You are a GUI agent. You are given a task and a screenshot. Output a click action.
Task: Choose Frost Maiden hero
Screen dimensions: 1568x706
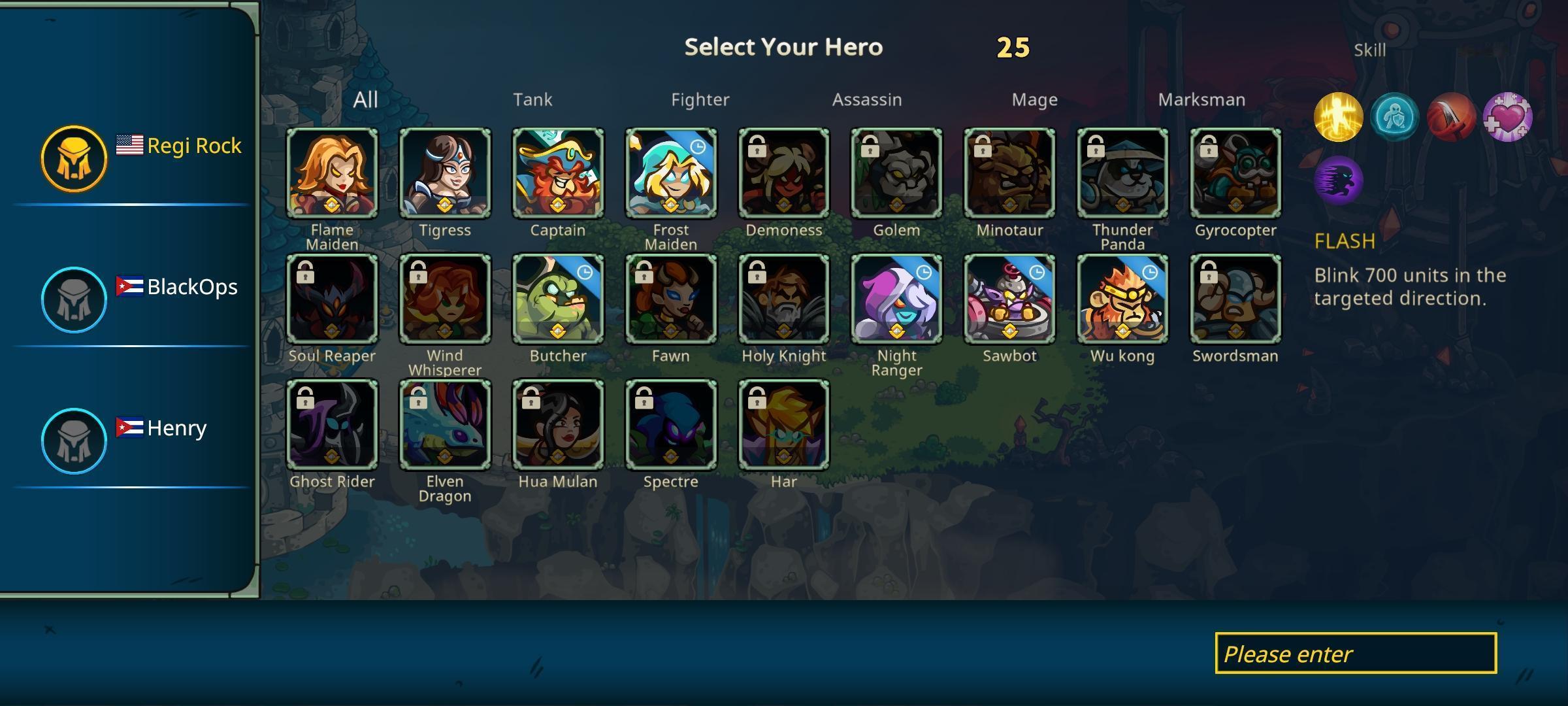click(671, 173)
